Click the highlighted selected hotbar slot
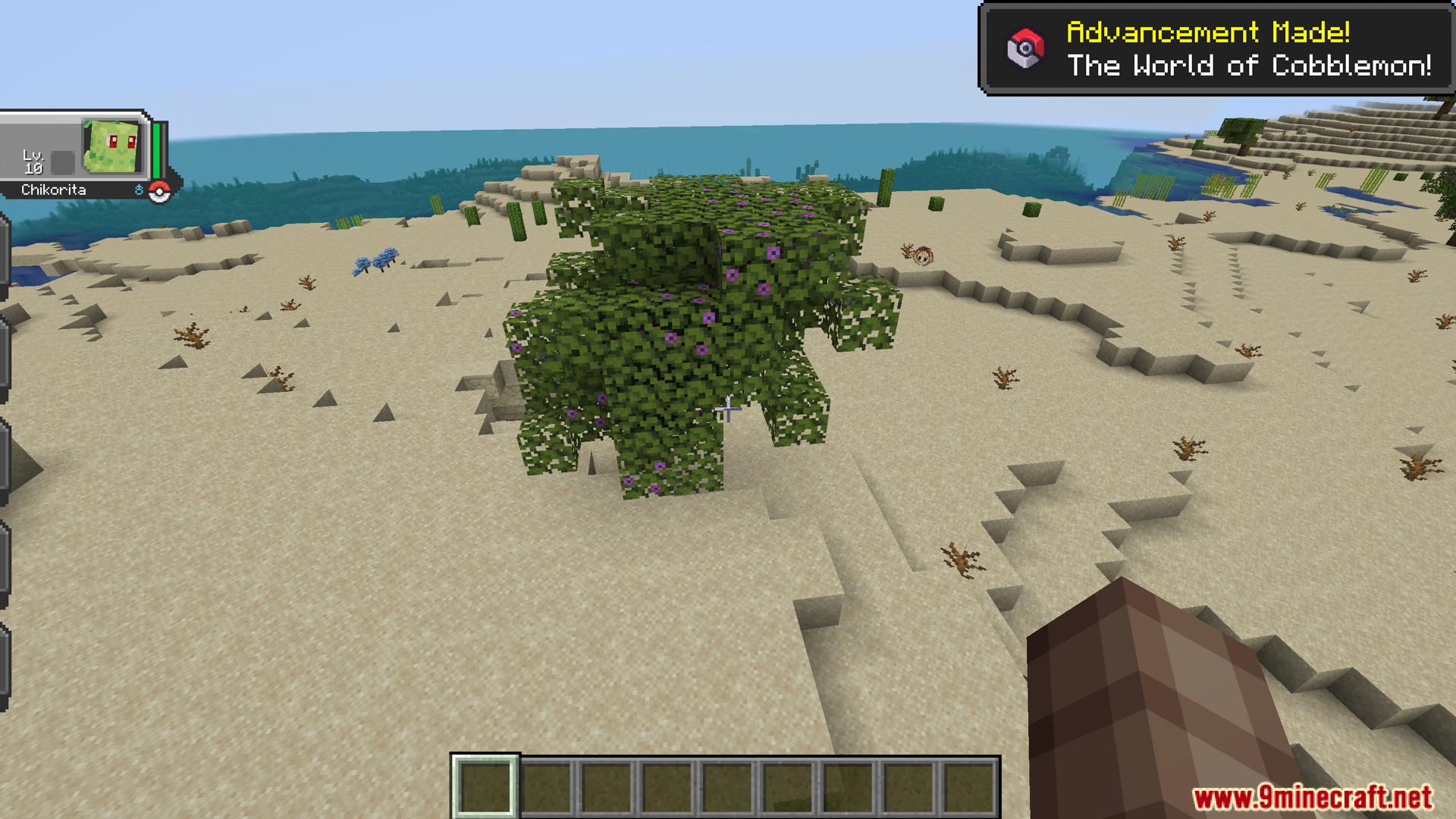1456x819 pixels. click(x=485, y=786)
